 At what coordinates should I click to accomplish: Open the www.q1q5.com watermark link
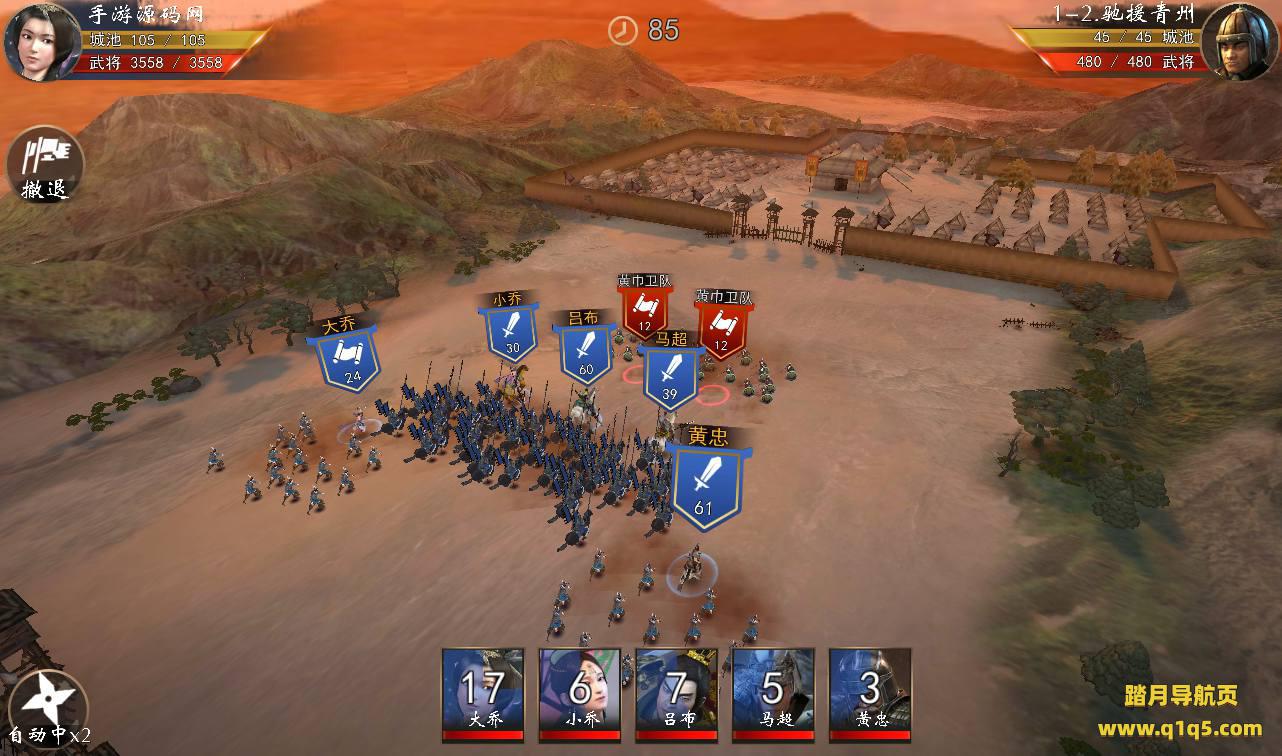(1180, 729)
